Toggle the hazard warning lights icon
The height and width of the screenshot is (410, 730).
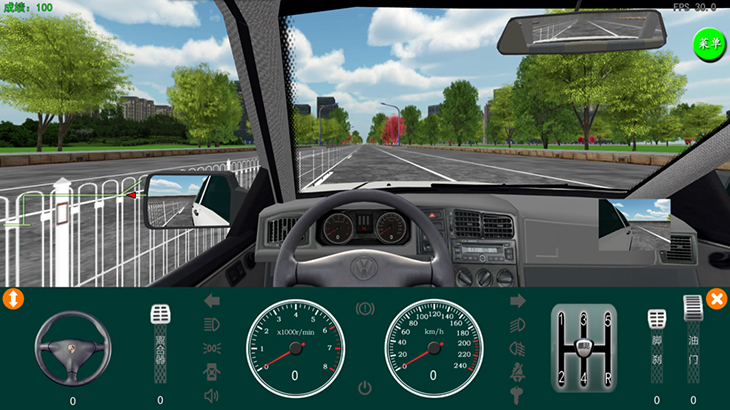(212, 348)
